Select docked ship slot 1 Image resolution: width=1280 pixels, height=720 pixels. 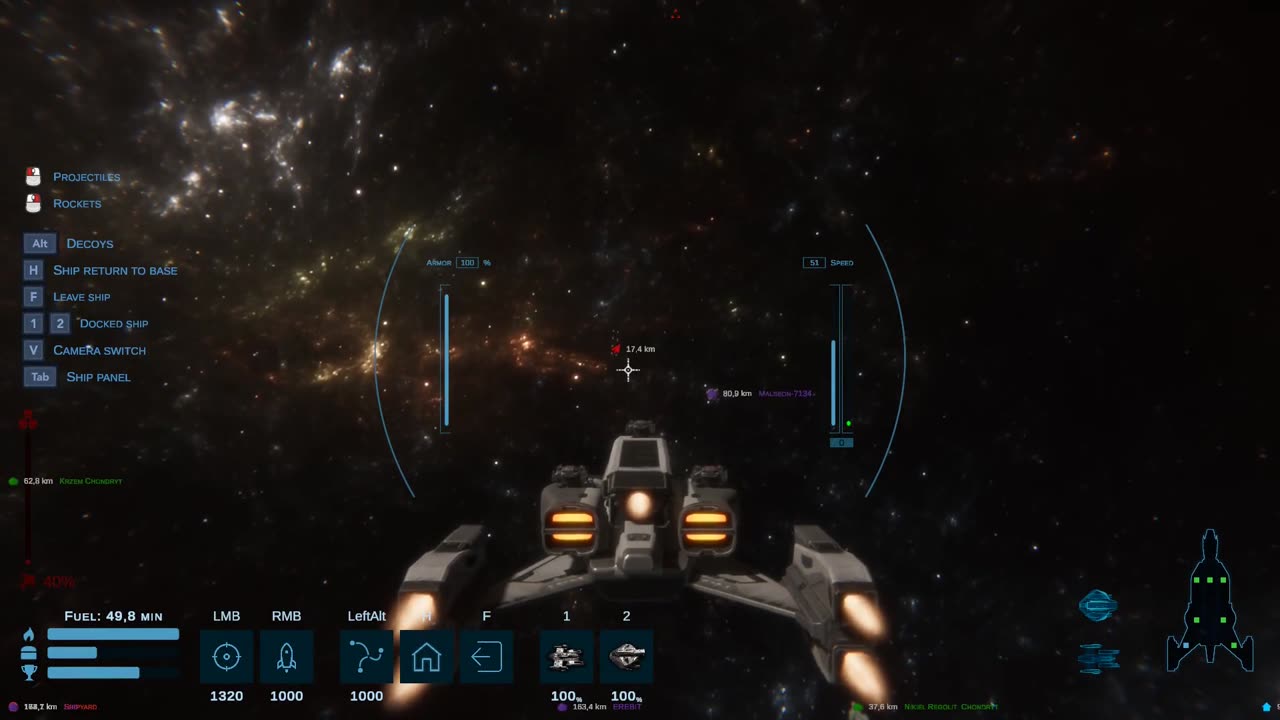566,657
